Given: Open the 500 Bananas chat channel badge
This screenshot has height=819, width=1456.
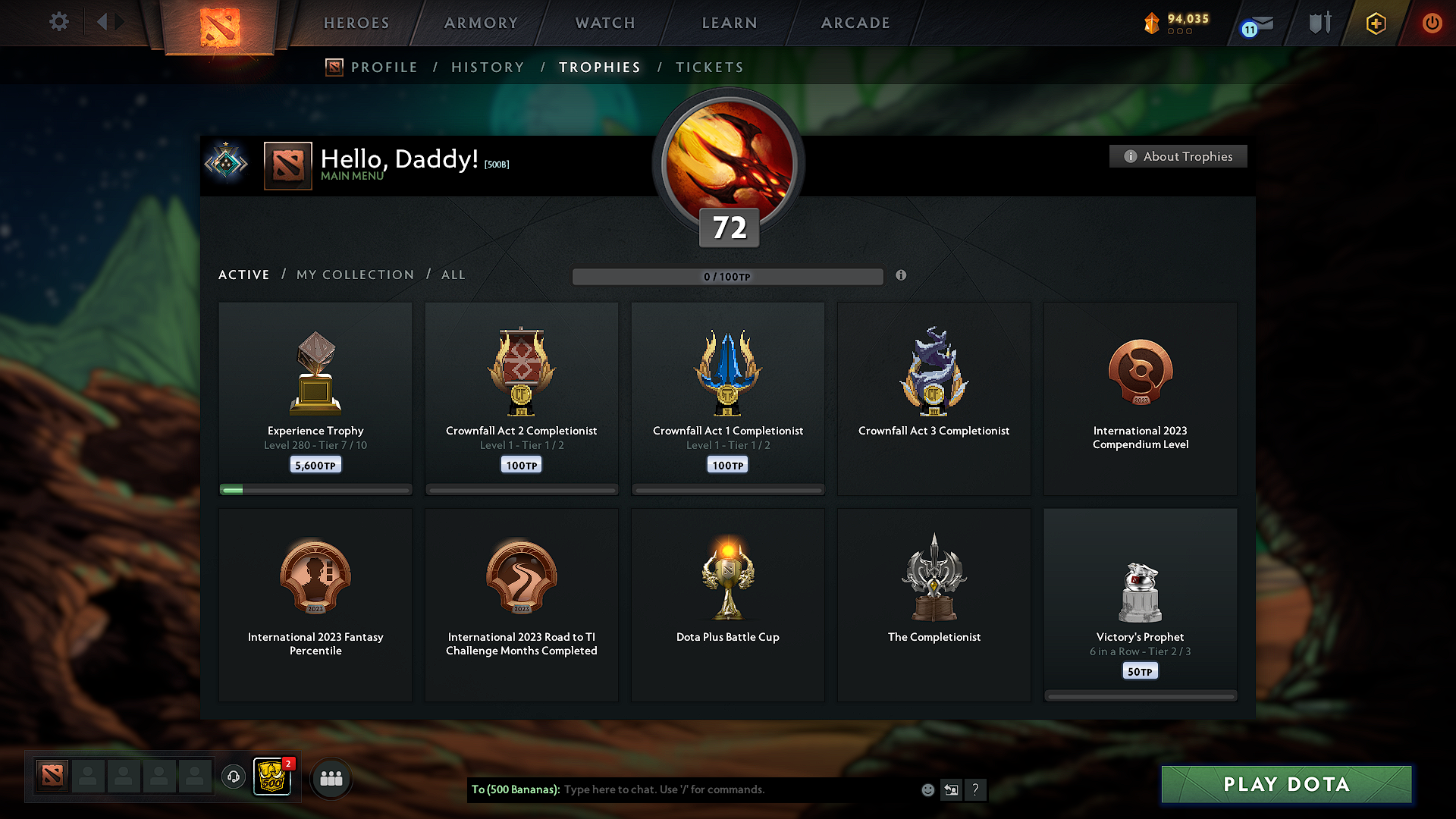Looking at the screenshot, I should (x=272, y=778).
